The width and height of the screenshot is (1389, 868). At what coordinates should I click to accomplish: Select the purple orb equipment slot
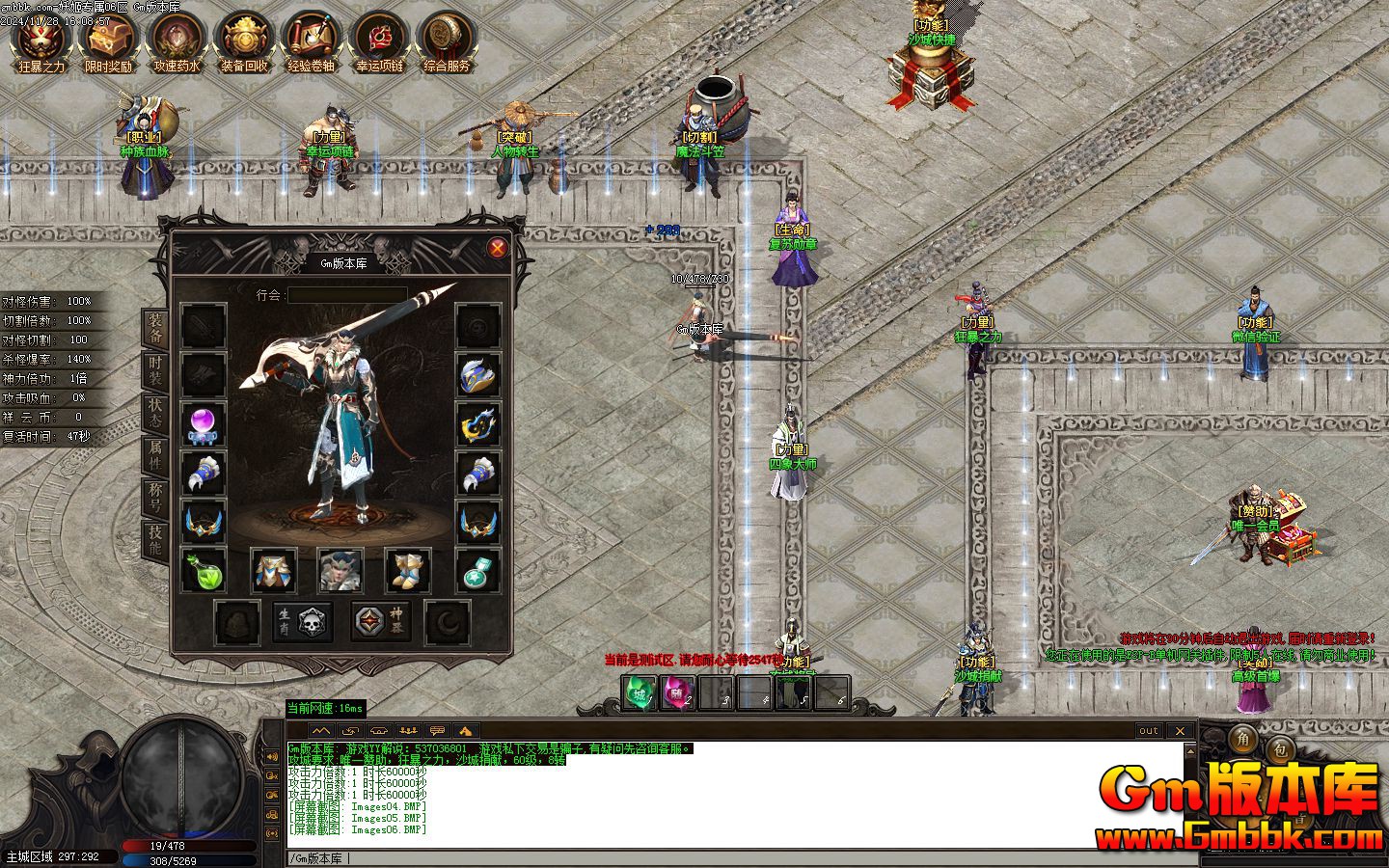[x=204, y=425]
